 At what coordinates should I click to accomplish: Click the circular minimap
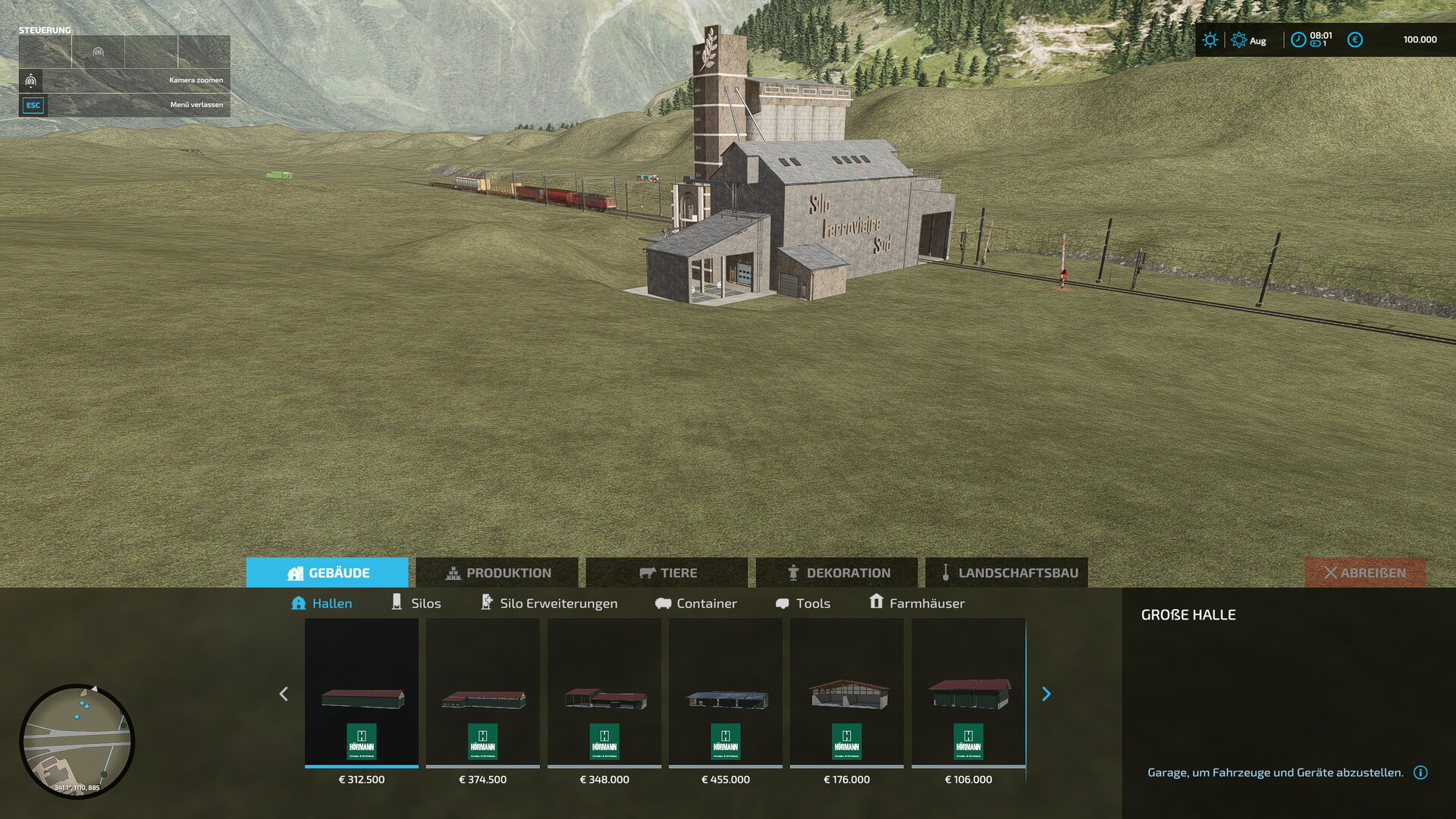(x=77, y=741)
